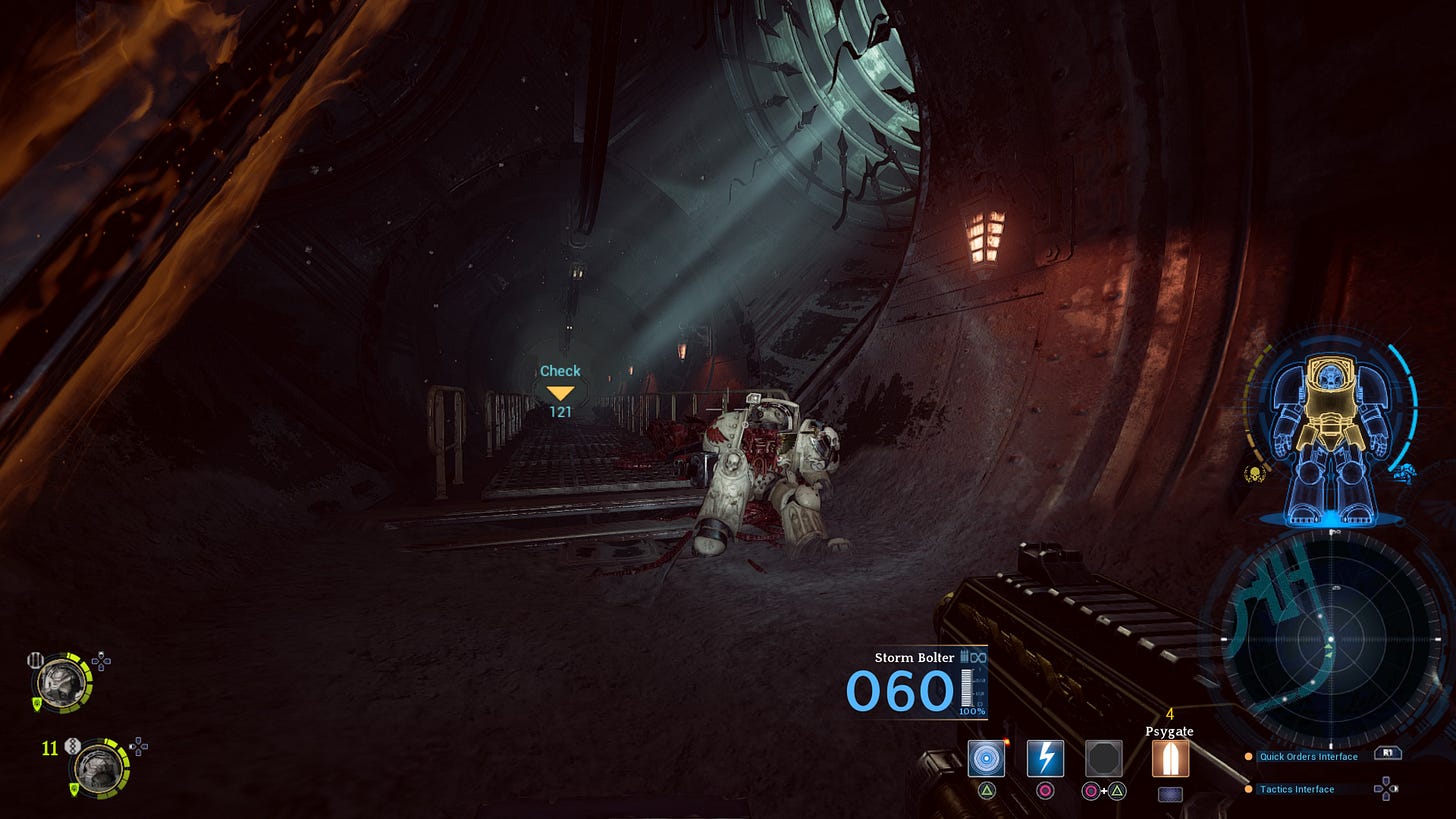Open the Quick Orders Interface
Screen dimensions: 1456x819
[x=1308, y=757]
